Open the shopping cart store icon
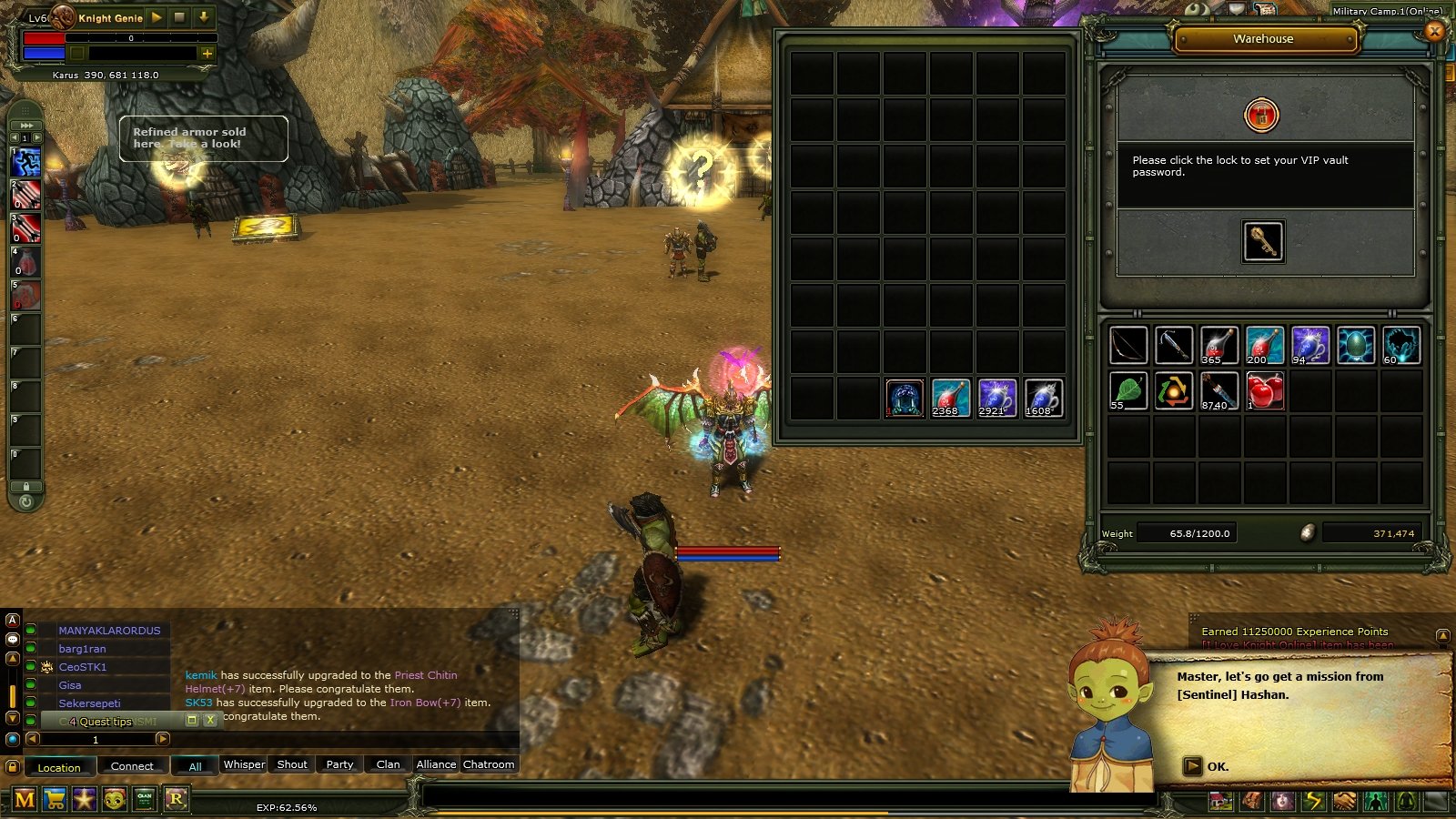The height and width of the screenshot is (819, 1456). [x=55, y=799]
